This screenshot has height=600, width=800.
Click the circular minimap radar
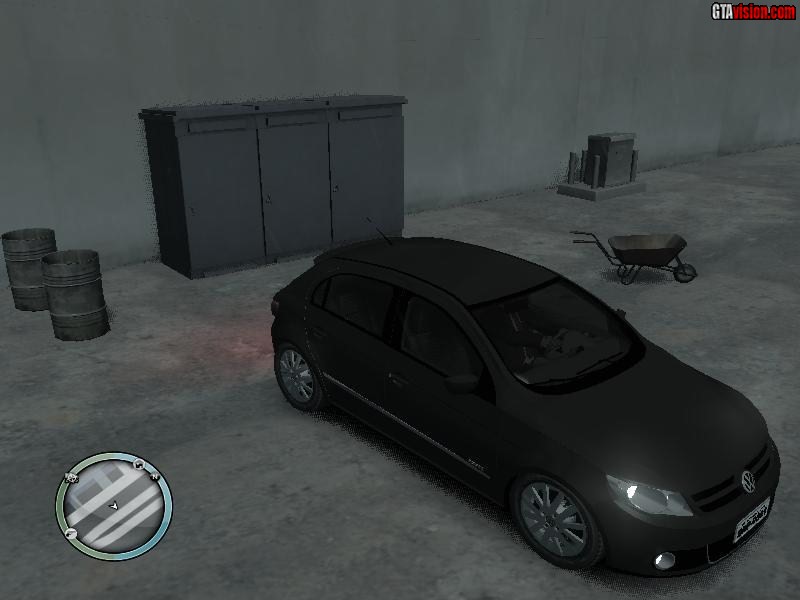114,504
